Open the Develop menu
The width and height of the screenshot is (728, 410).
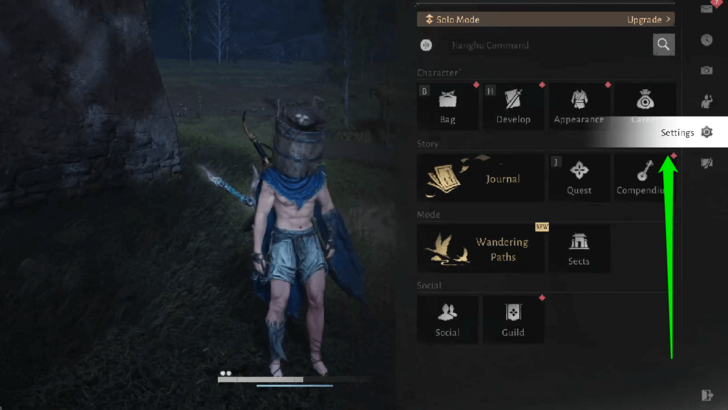click(x=513, y=106)
